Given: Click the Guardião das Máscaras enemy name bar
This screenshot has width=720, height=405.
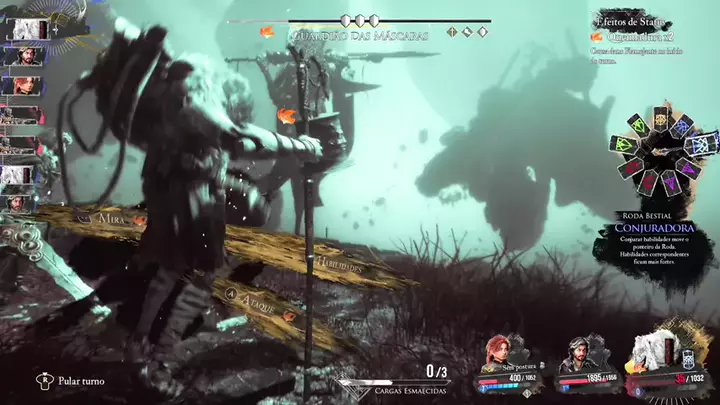Looking at the screenshot, I should 360,35.
